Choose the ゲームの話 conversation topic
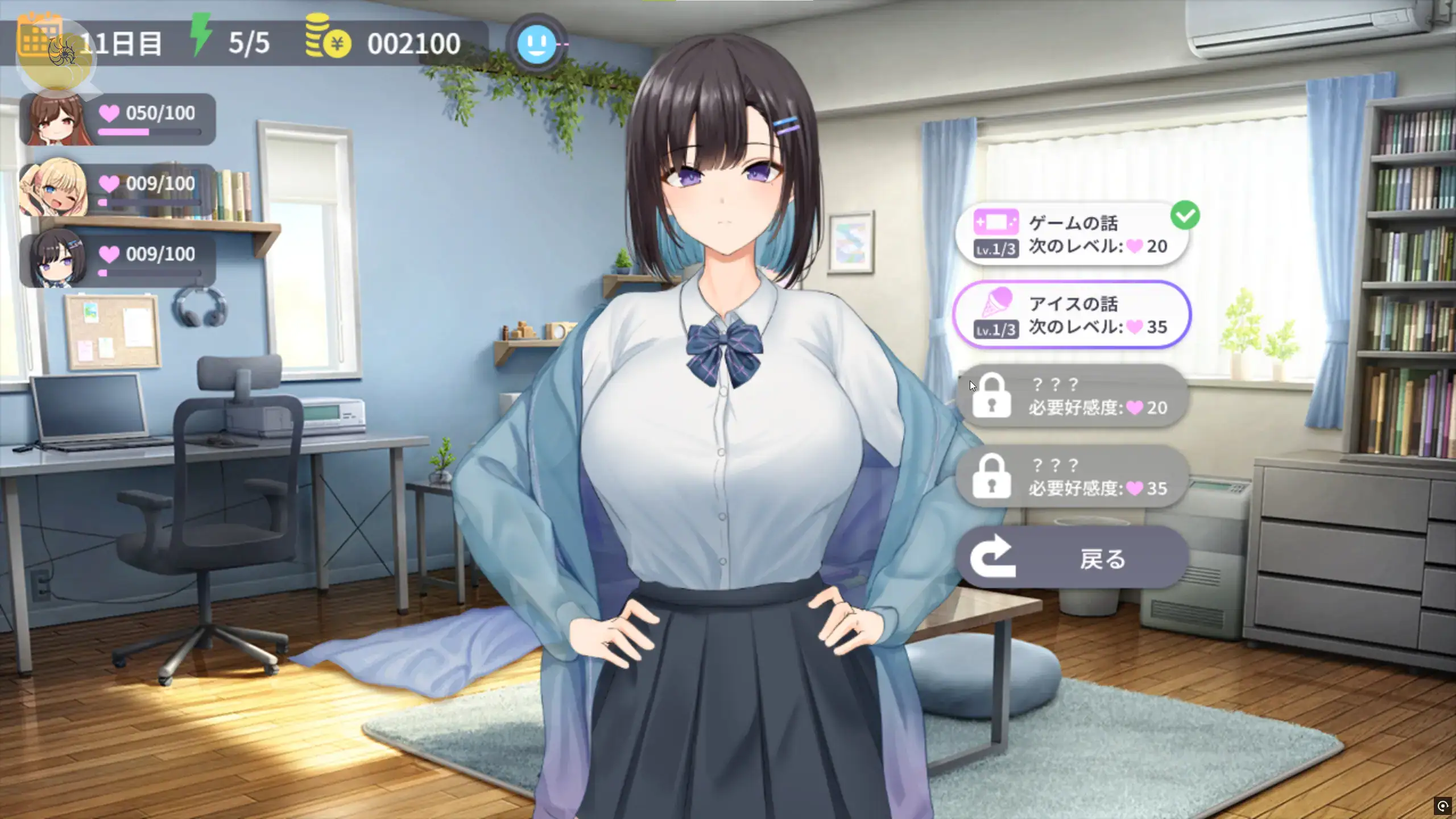Screen dimensions: 1456x819 pyautogui.click(x=1072, y=234)
